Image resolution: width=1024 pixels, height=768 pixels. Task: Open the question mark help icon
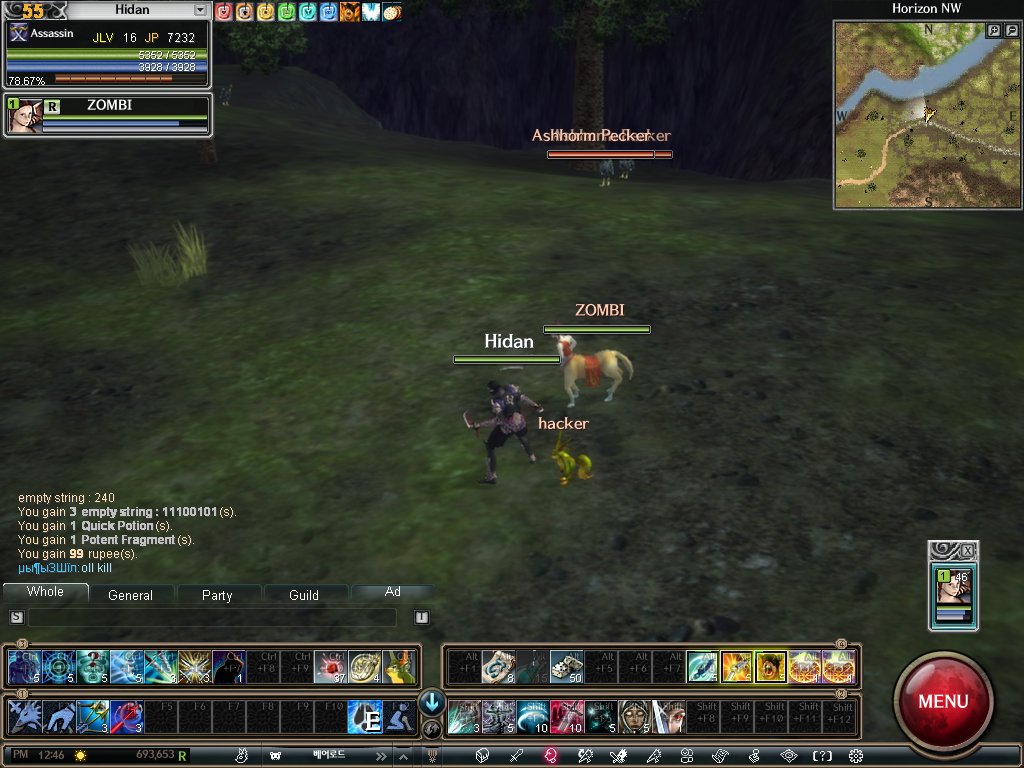(822, 756)
